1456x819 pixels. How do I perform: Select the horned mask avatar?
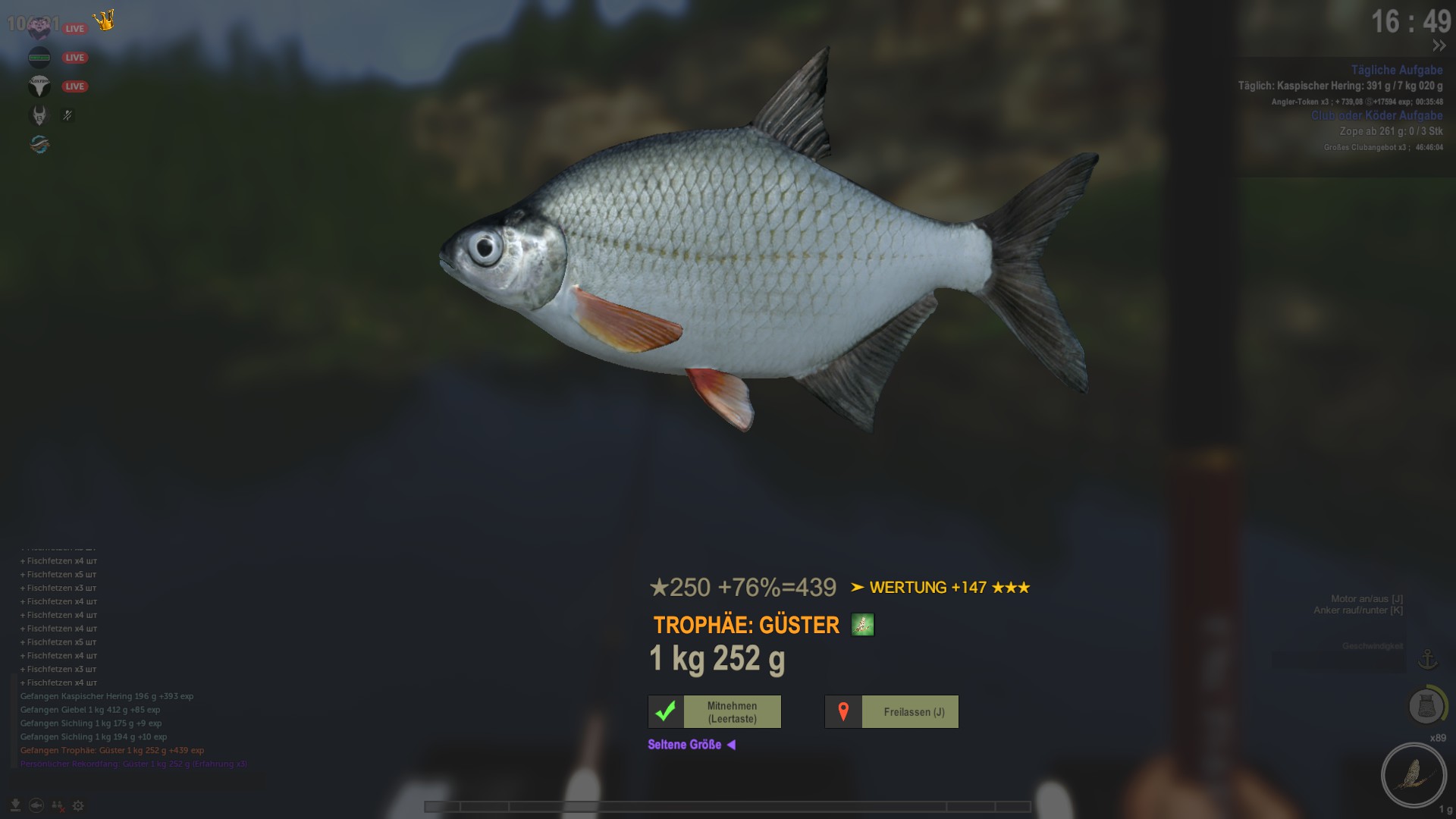(39, 115)
